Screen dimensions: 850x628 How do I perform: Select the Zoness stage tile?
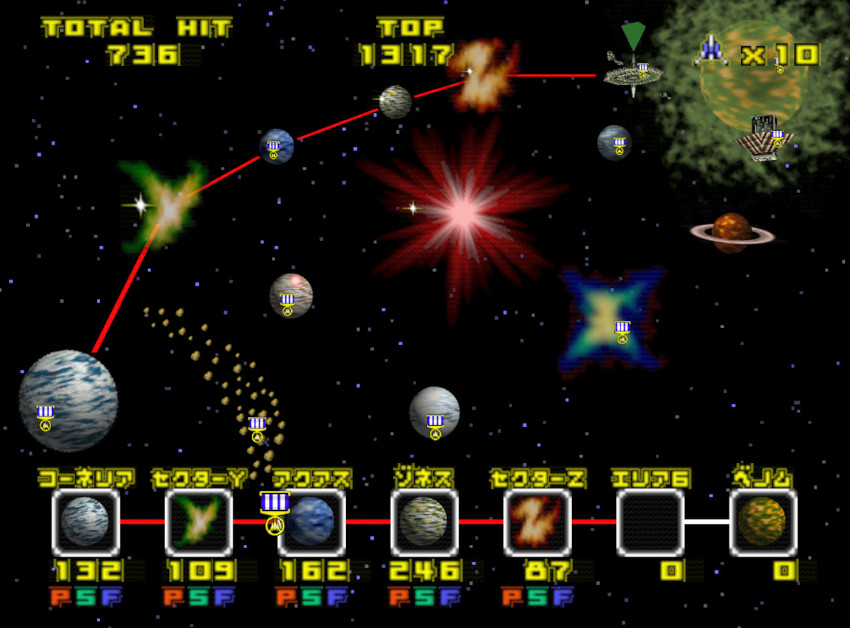coord(425,522)
